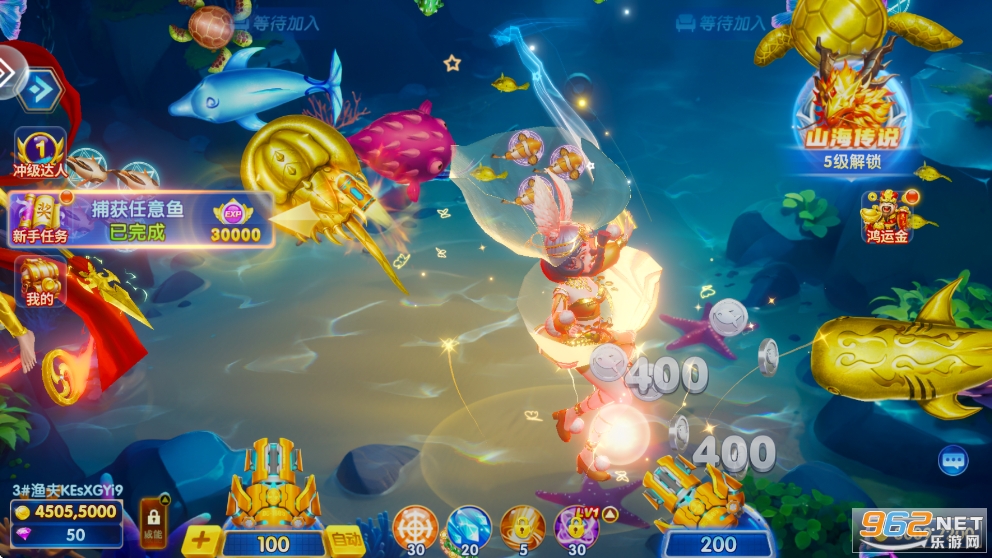Open the locked 威能 power button
Image resolution: width=992 pixels, height=558 pixels.
click(x=153, y=521)
